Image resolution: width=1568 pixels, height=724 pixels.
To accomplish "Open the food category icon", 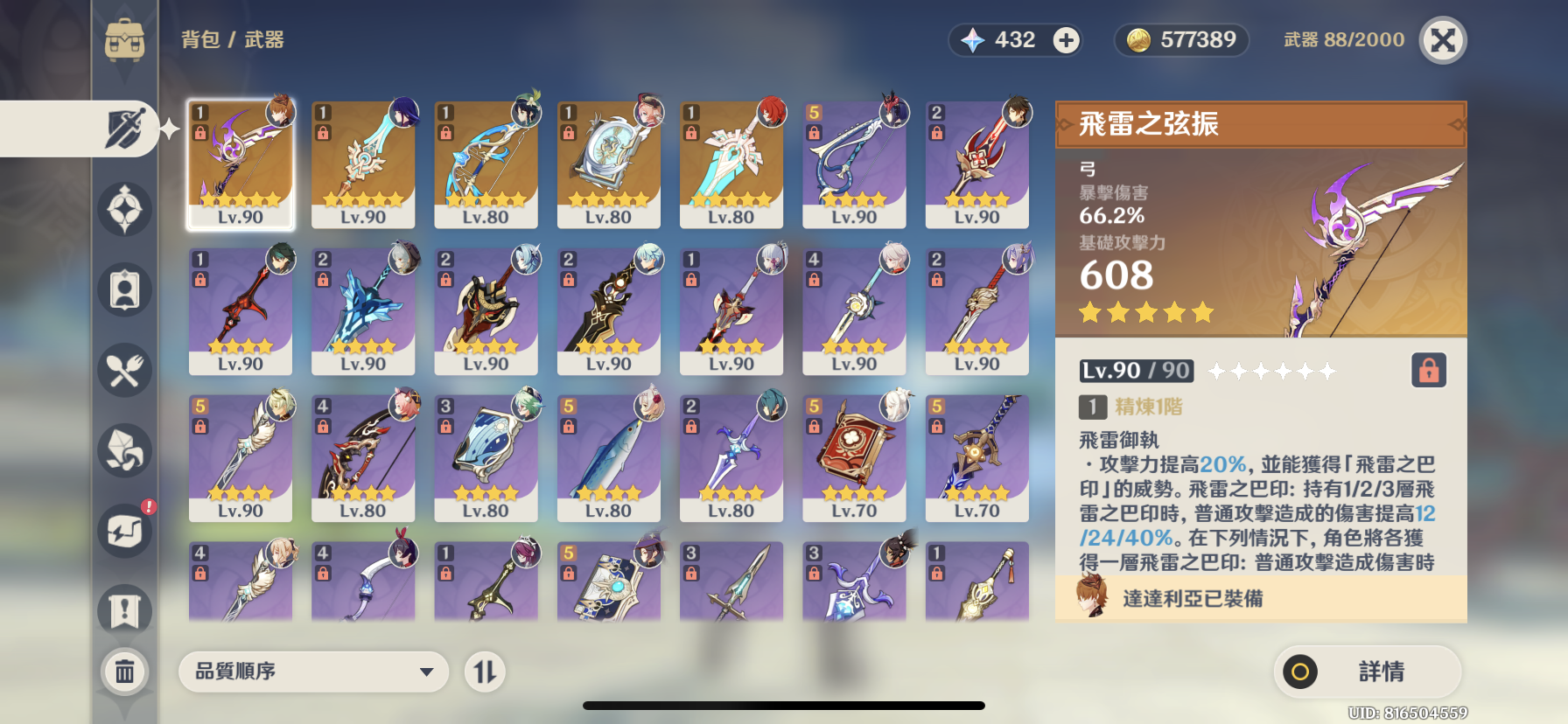I will pos(125,370).
